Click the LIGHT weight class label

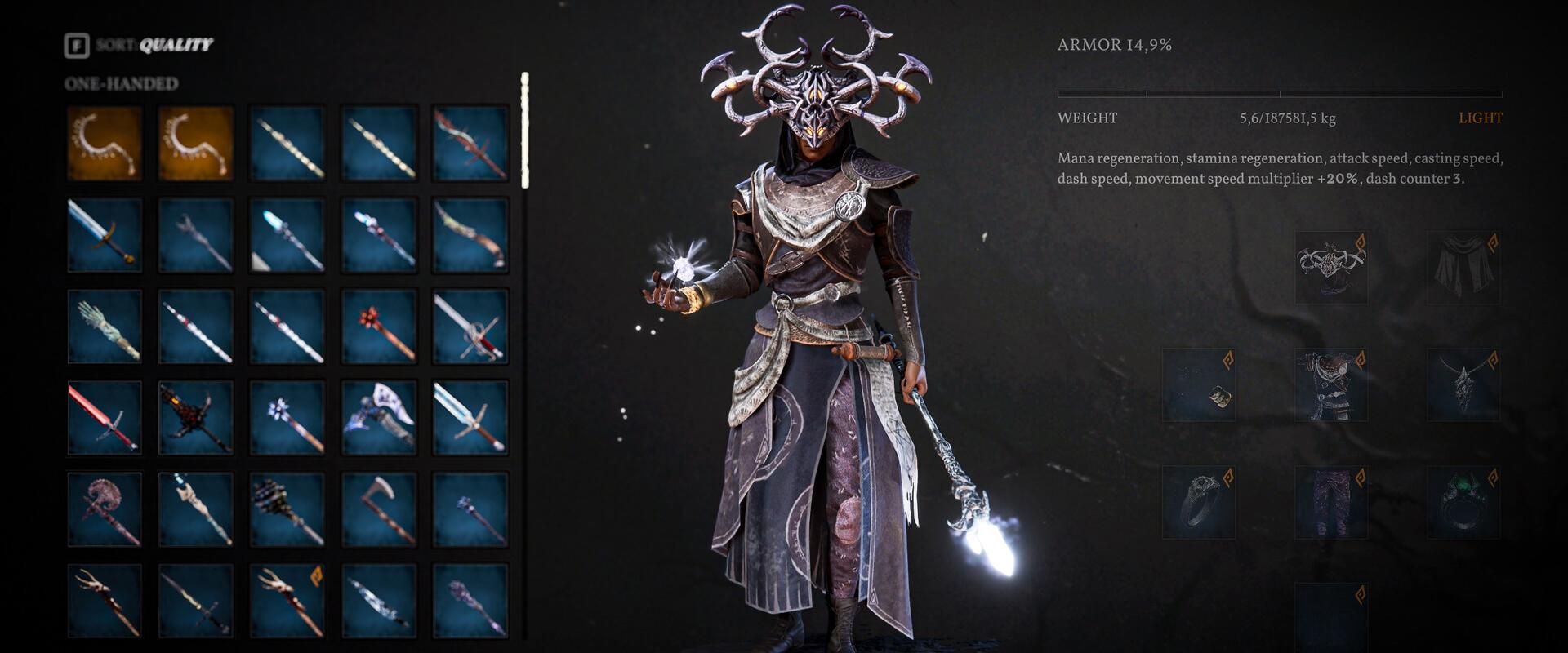[1481, 118]
